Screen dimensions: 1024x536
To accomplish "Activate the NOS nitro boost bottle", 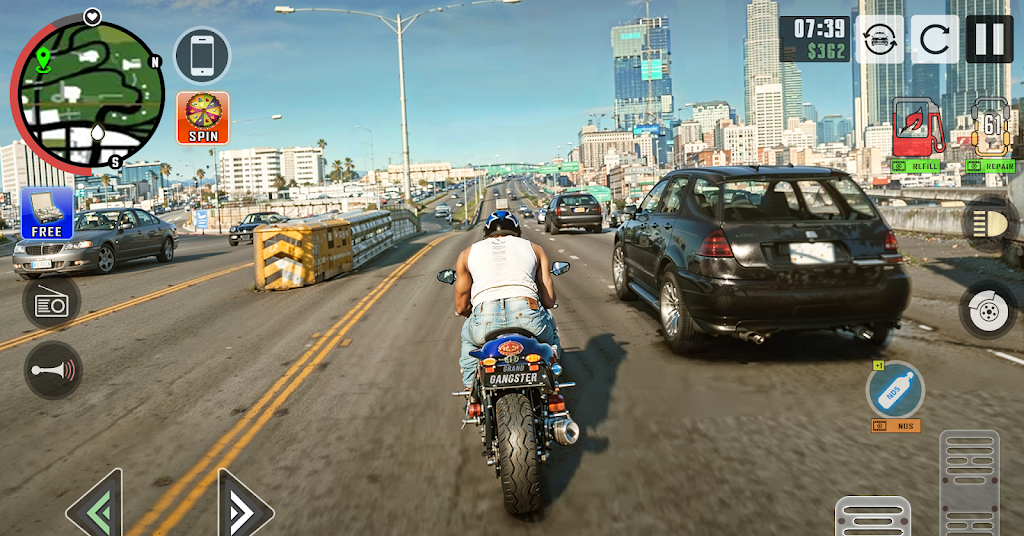I will (x=895, y=389).
